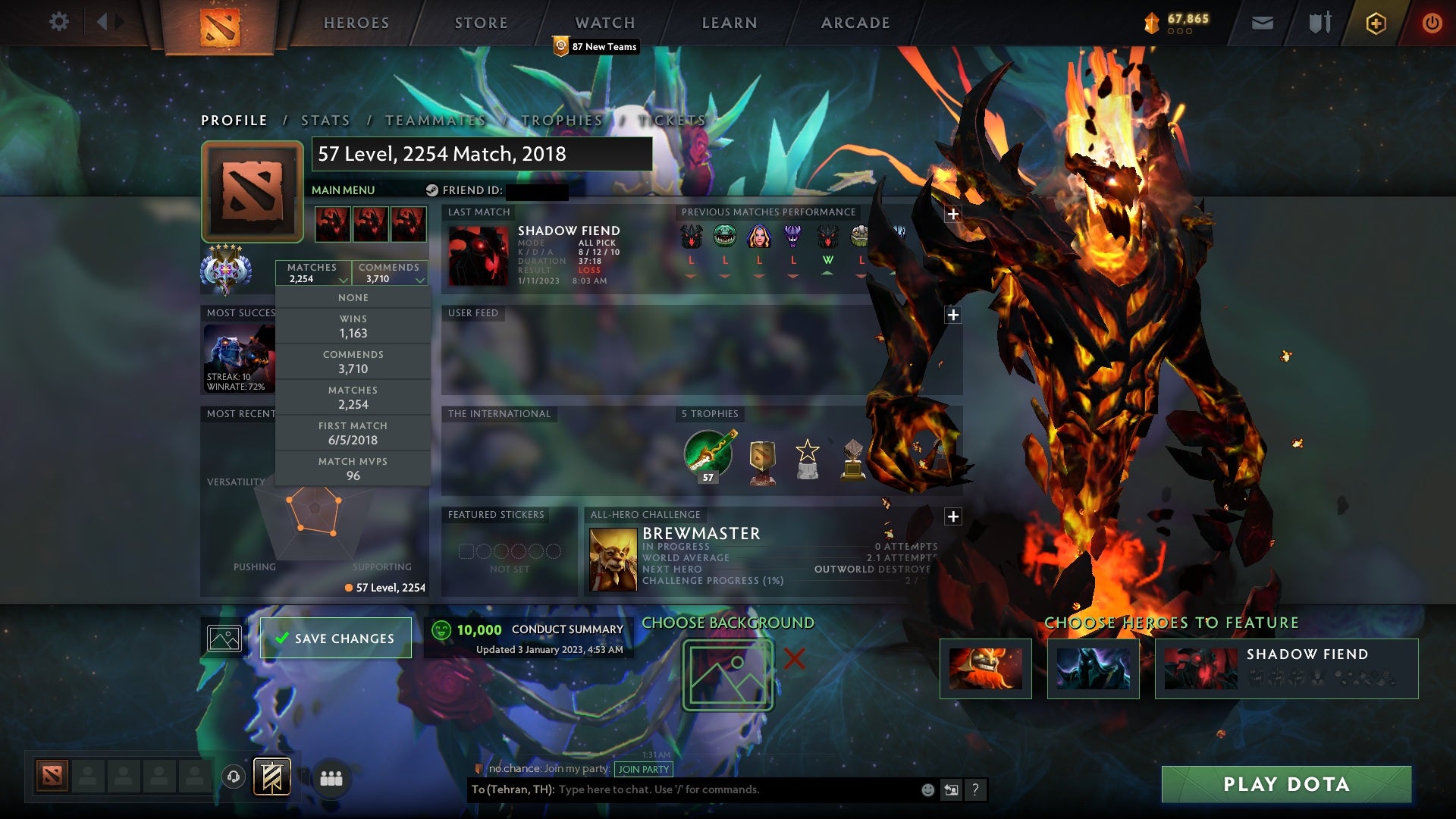Click the conduct summary smiley icon
The width and height of the screenshot is (1456, 819).
pyautogui.click(x=442, y=629)
